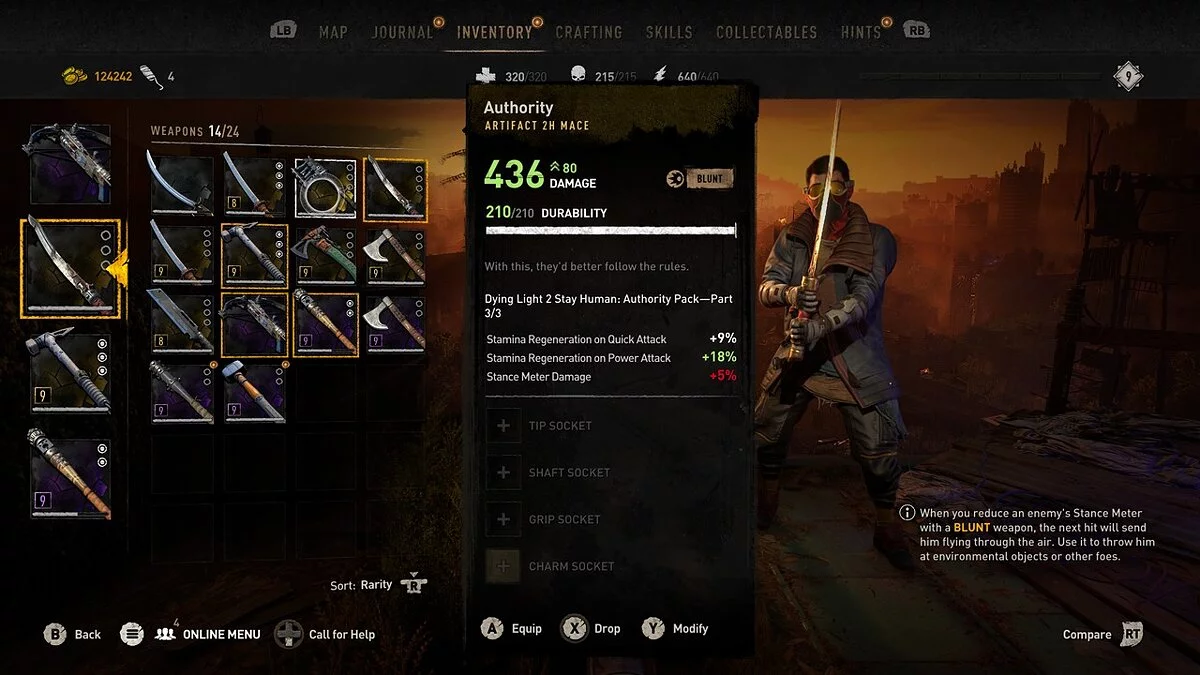The width and height of the screenshot is (1200, 675).
Task: Select the Authority ring-shaped mace slot
Action: [x=325, y=186]
